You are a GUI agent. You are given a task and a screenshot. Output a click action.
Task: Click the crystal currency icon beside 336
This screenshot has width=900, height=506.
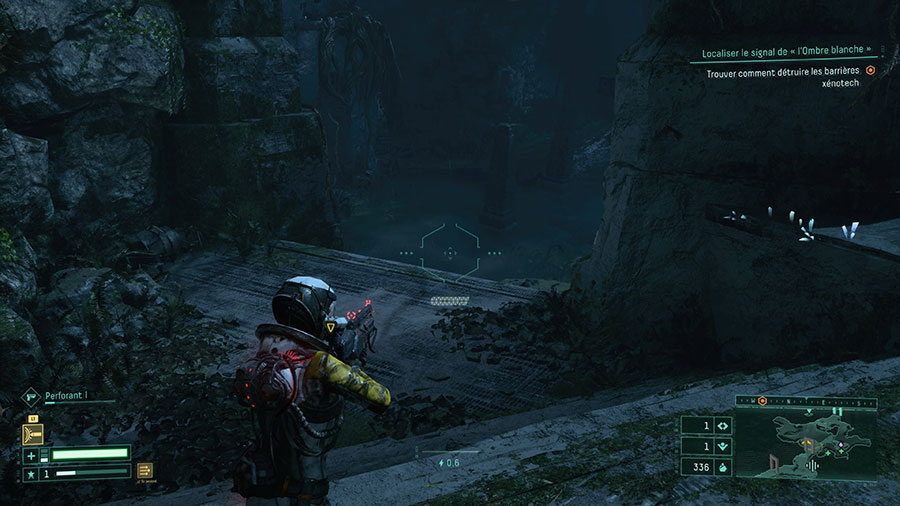click(x=724, y=467)
